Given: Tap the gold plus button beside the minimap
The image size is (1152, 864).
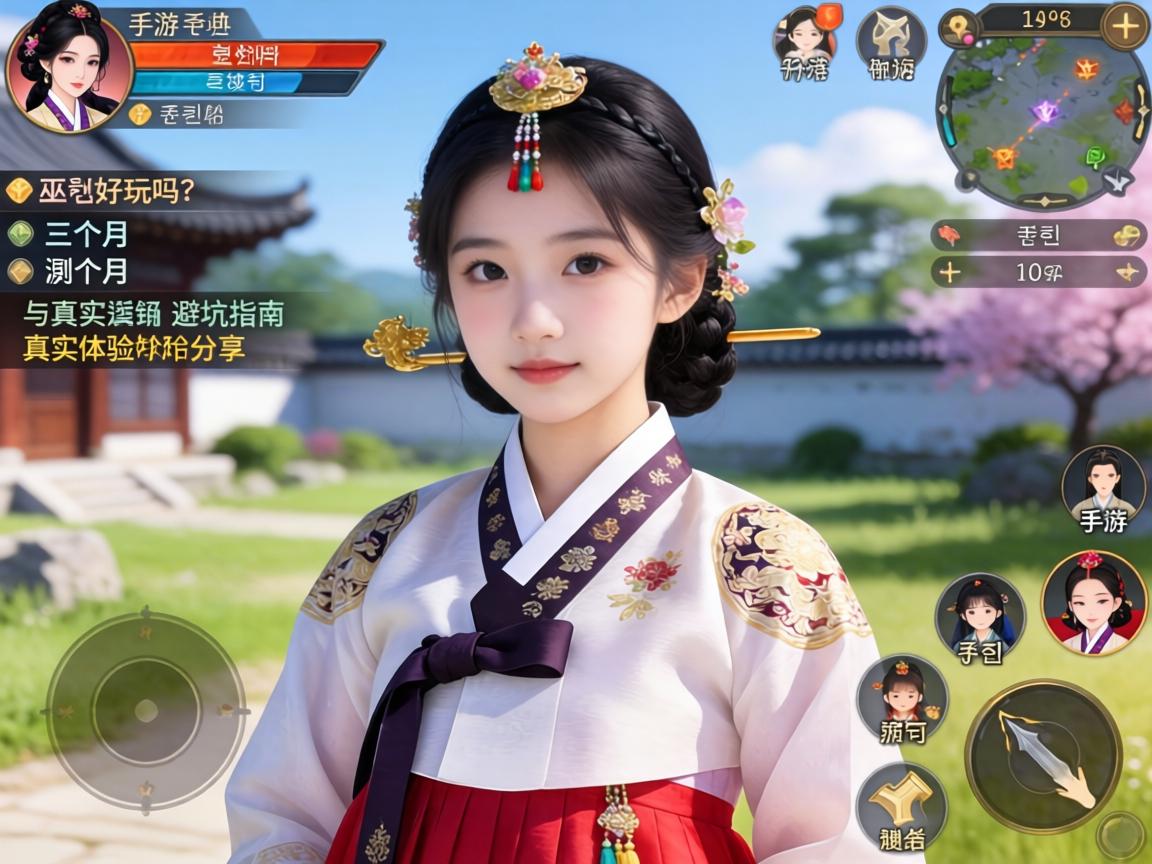Looking at the screenshot, I should 1124,26.
